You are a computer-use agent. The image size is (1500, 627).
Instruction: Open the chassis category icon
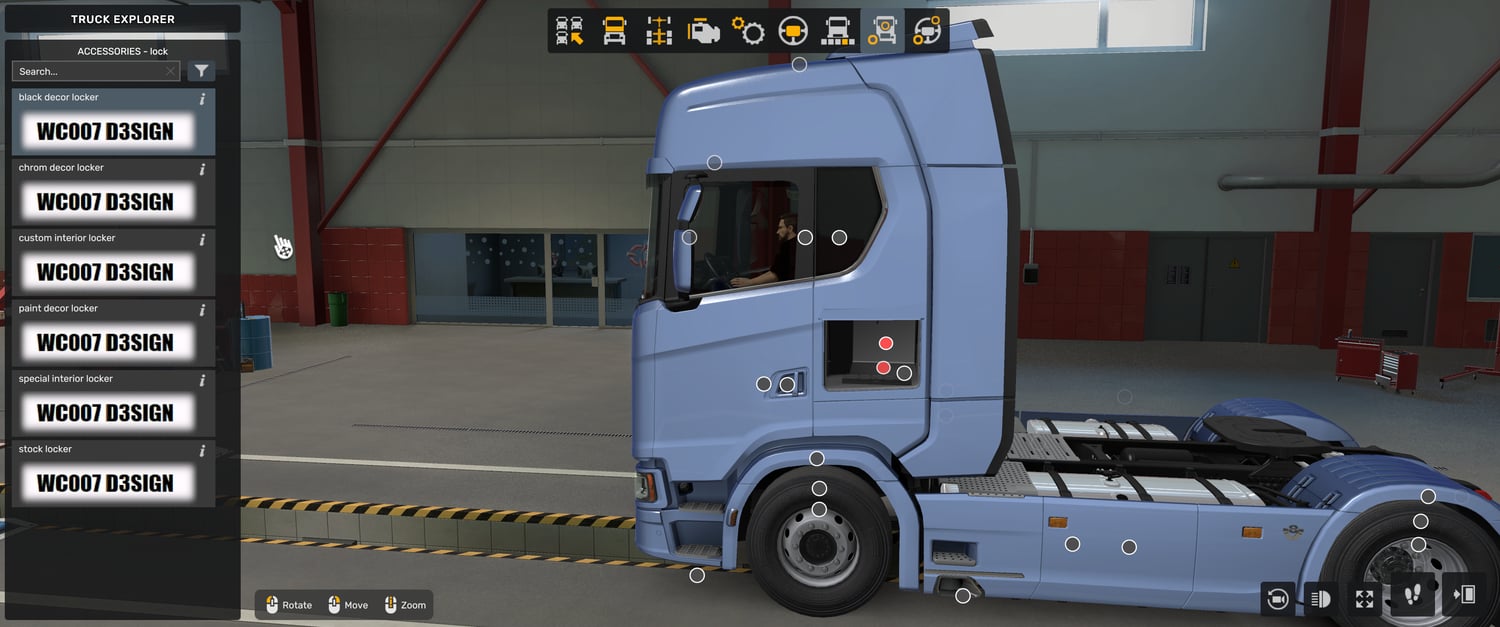click(x=659, y=31)
